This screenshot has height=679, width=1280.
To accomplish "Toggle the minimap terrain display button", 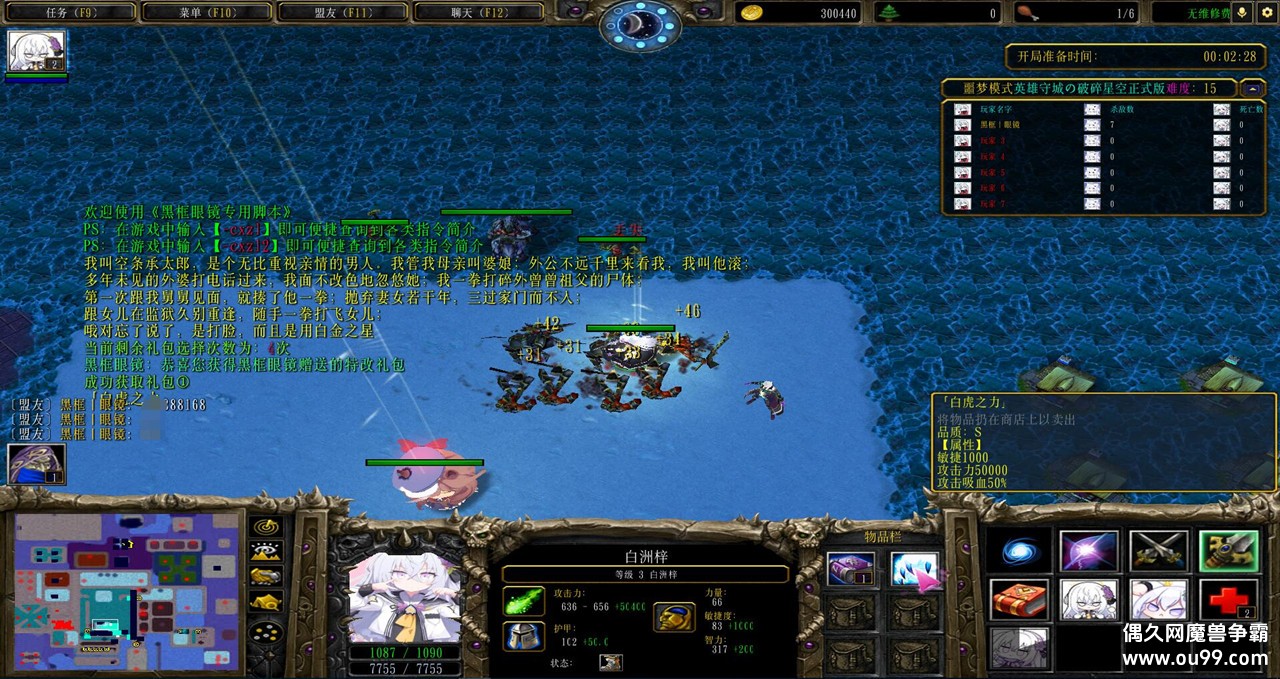I will (265, 551).
